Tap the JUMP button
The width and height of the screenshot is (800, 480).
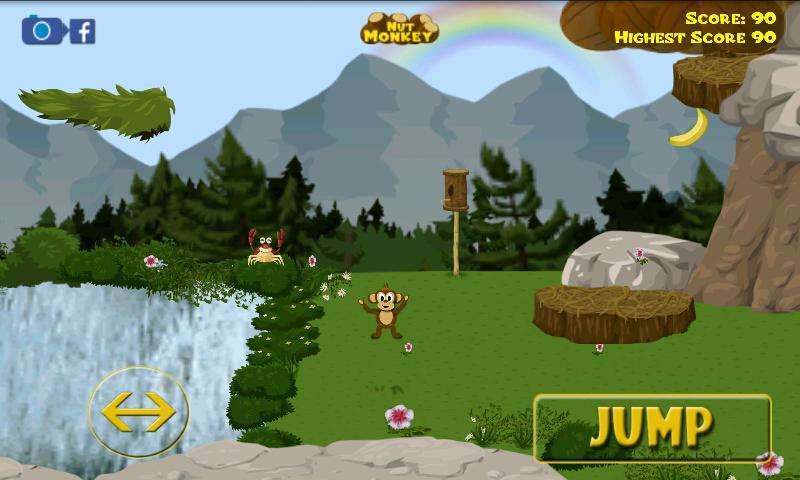[652, 428]
